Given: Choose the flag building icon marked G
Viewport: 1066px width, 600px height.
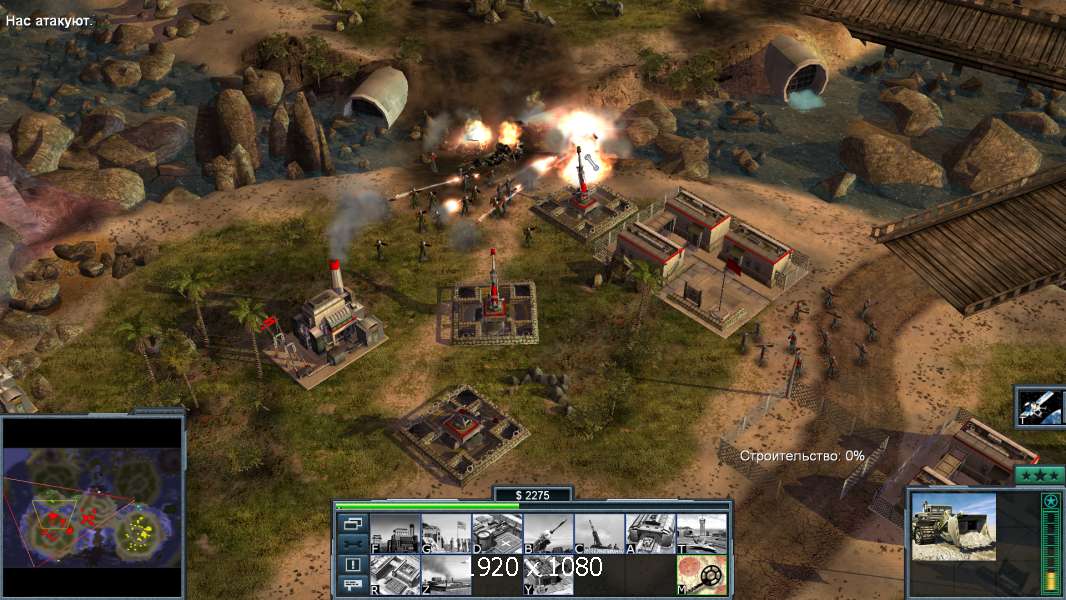Looking at the screenshot, I should pos(446,534).
